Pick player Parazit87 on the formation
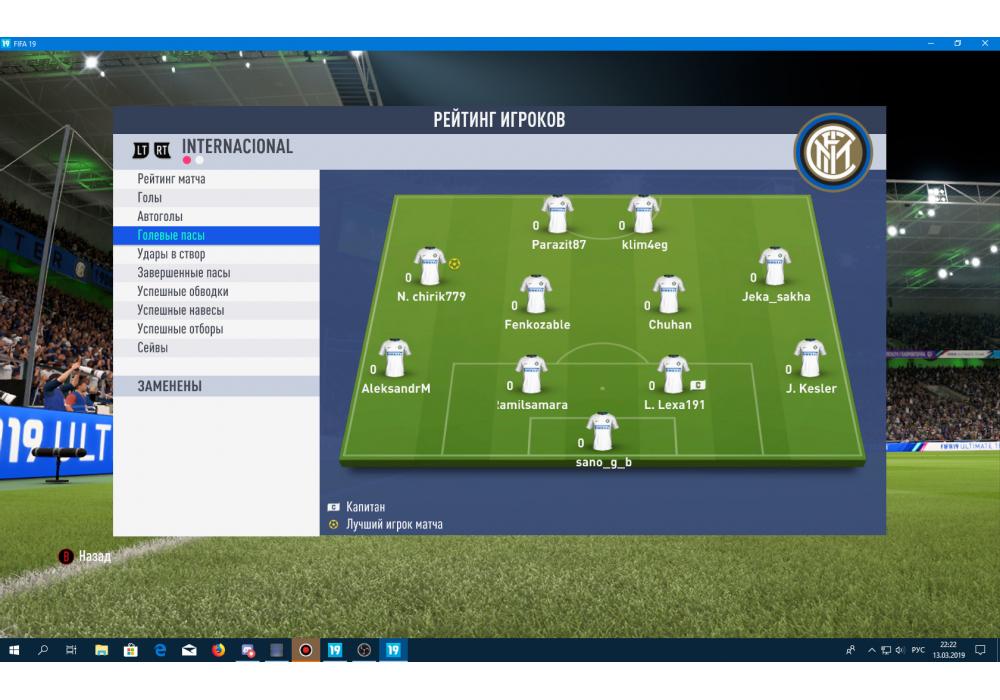This screenshot has width=1000, height=700. 558,214
